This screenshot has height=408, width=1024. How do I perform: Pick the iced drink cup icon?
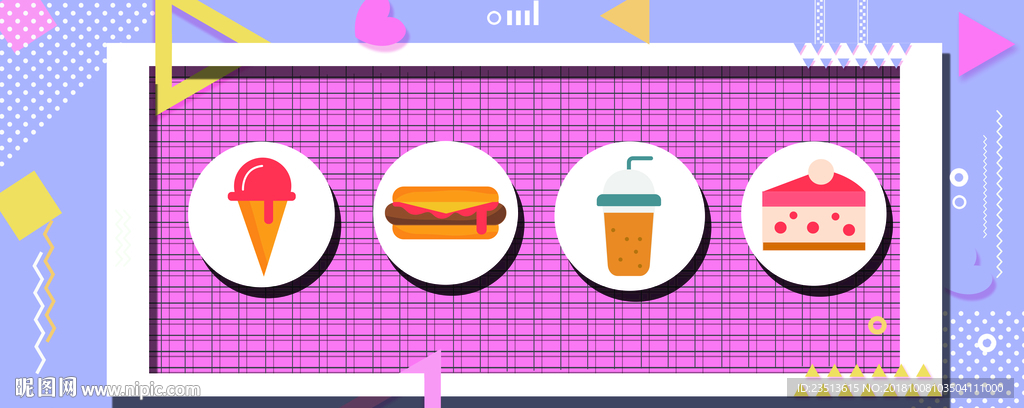coord(629,218)
